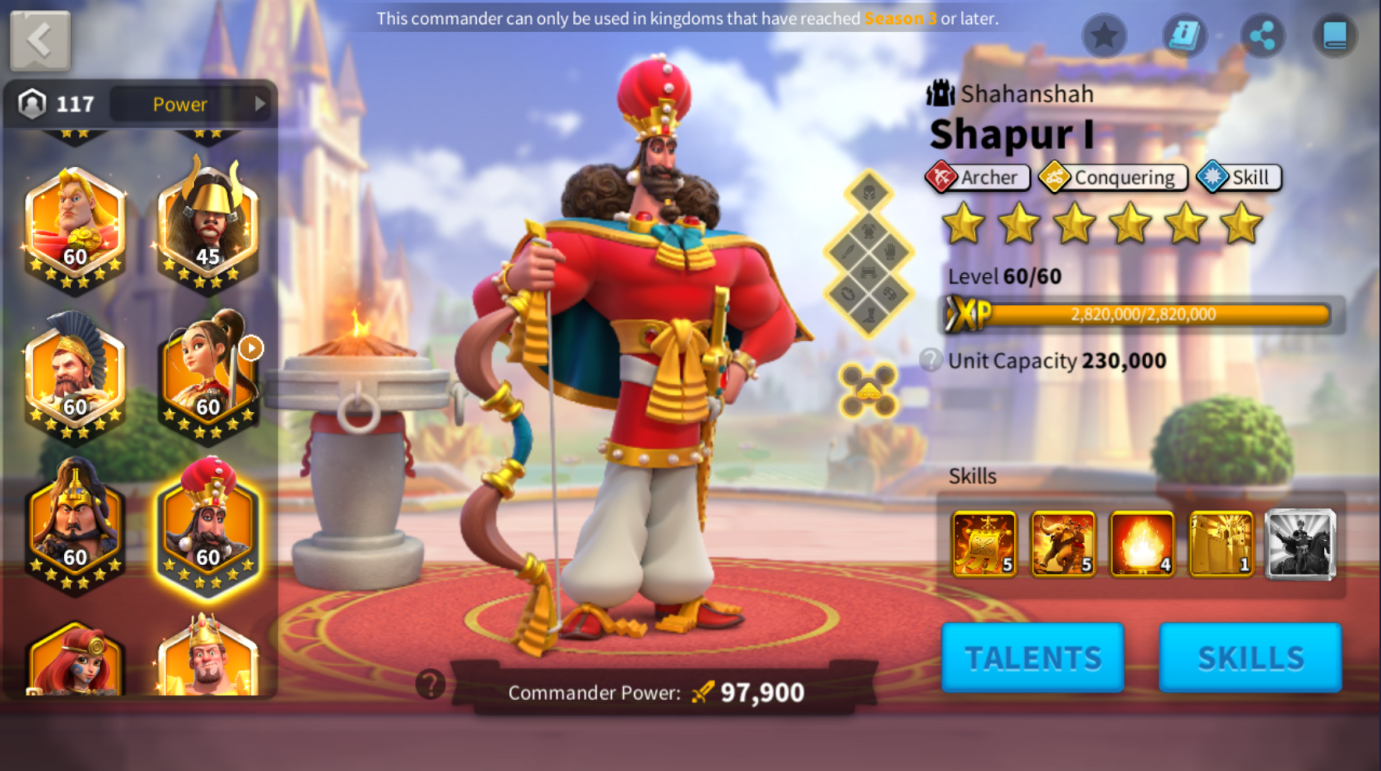
Task: View the locked grayscale horseman skill
Action: coord(1300,544)
